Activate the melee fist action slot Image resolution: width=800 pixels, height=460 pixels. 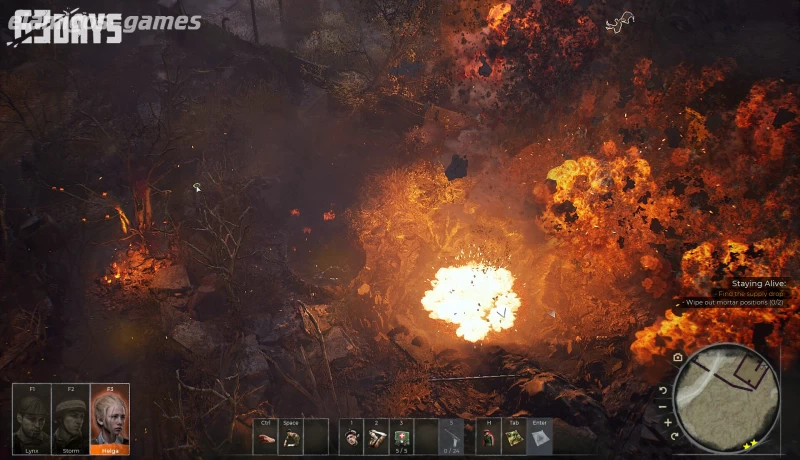(x=265, y=438)
